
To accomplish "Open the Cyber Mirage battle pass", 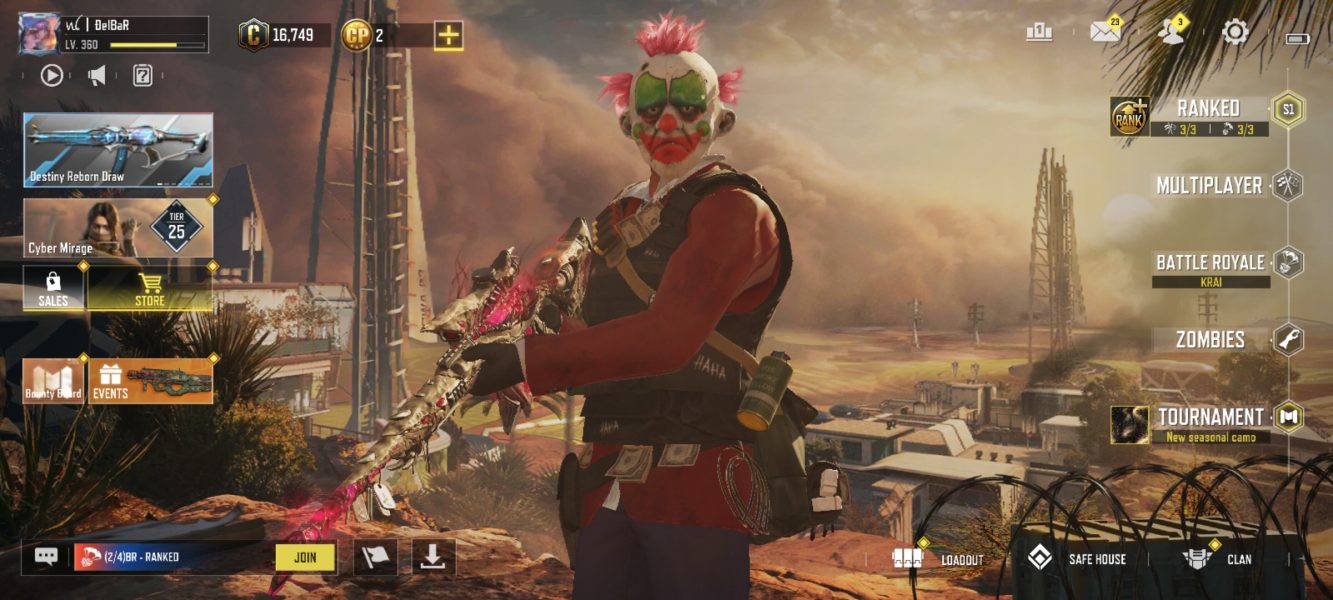I will [x=118, y=228].
